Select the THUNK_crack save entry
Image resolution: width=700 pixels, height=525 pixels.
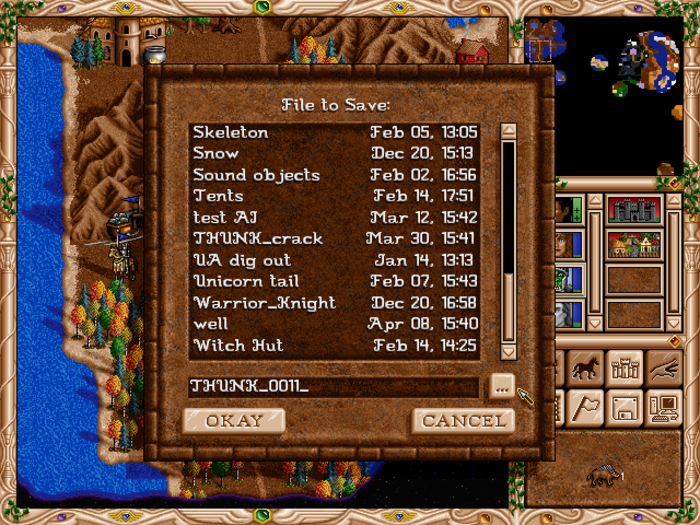[334, 239]
